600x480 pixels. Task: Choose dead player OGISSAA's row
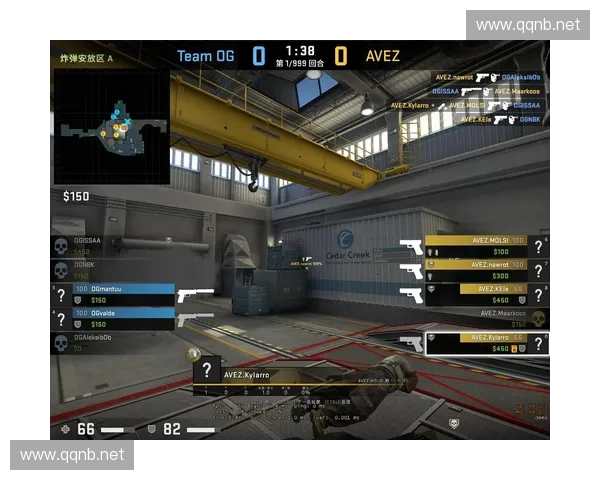point(100,245)
